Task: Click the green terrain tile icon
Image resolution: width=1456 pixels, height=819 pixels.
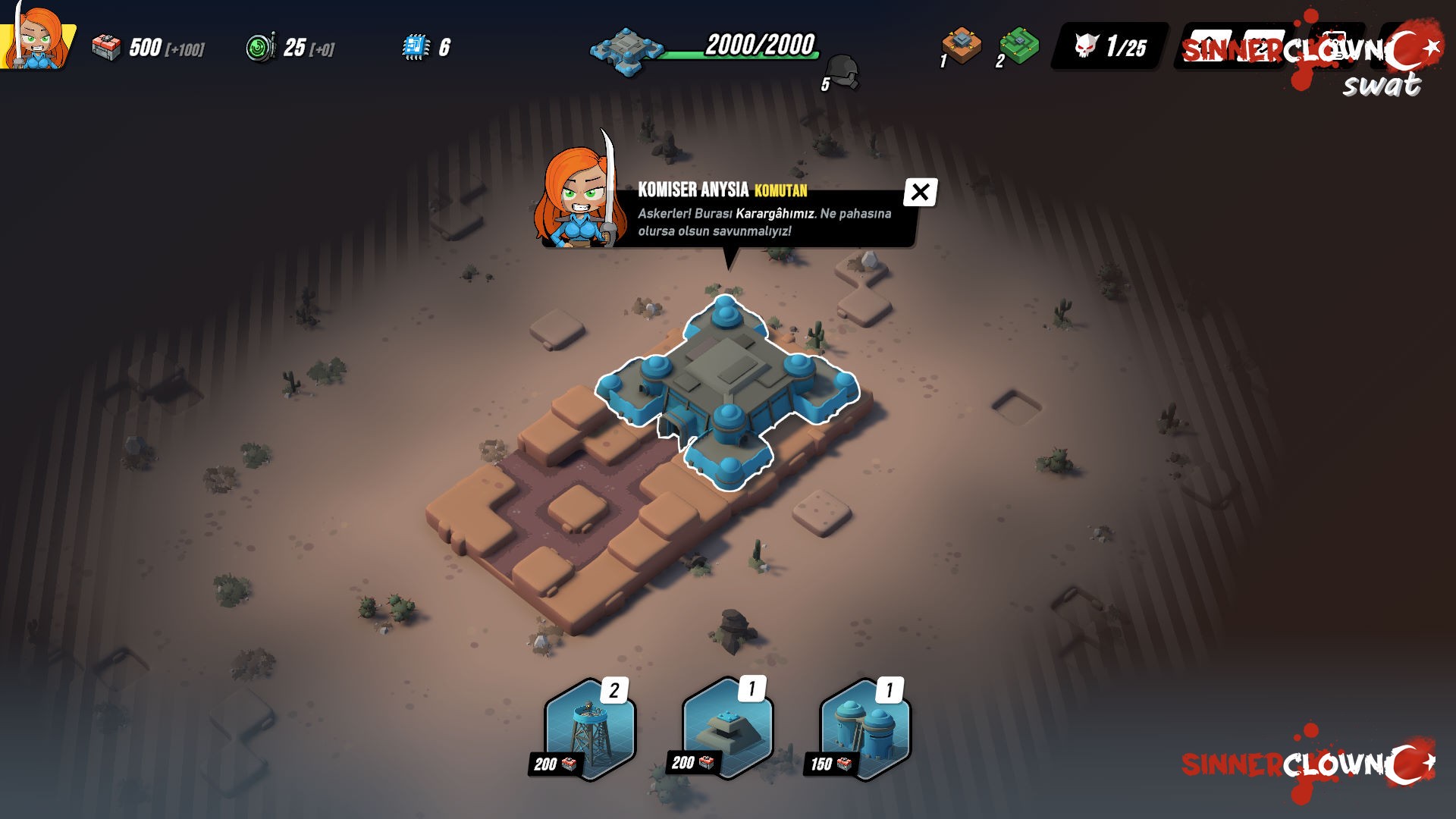Action: pos(1018,45)
